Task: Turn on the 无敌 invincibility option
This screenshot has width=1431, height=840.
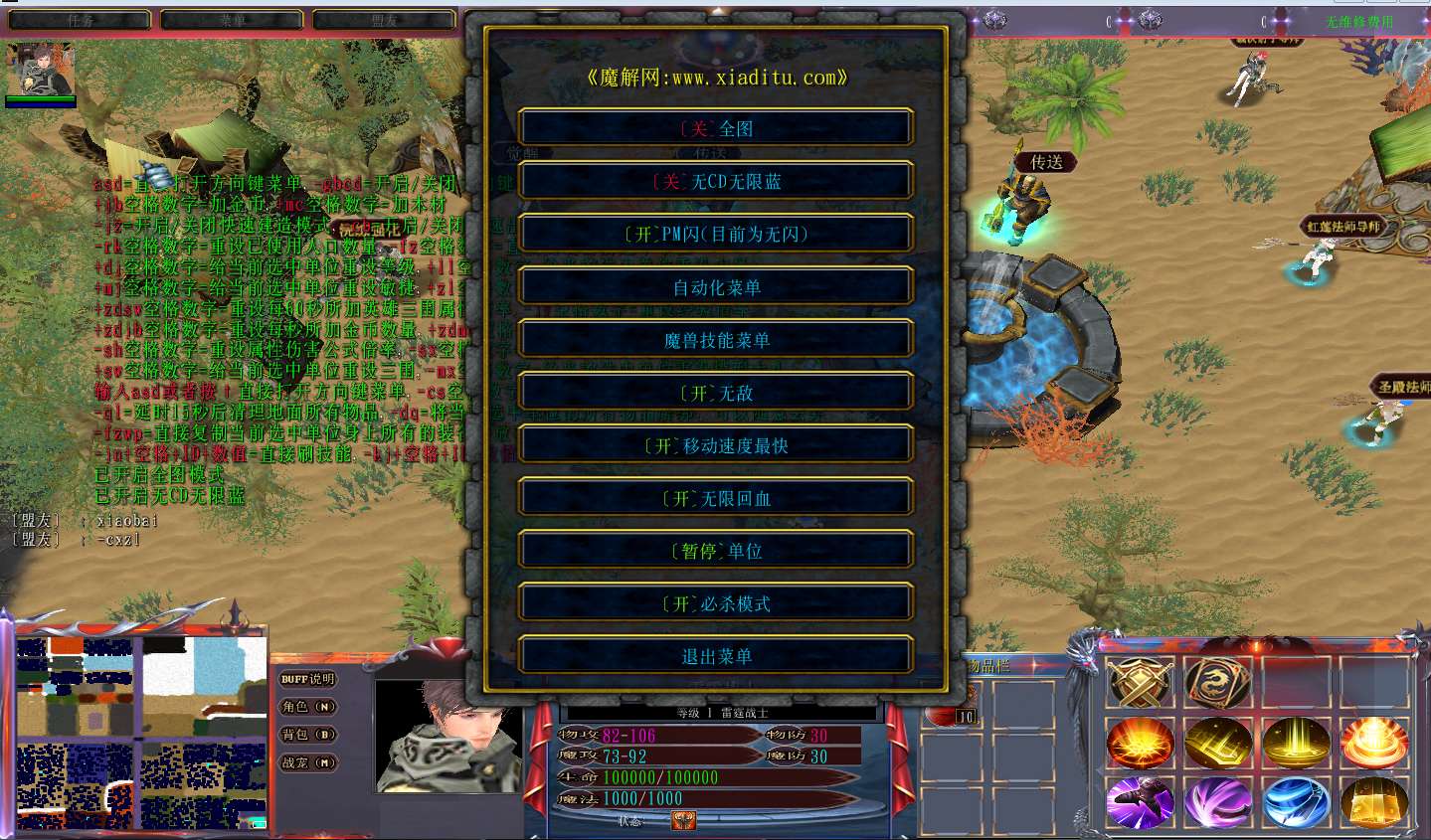Action: pos(716,393)
